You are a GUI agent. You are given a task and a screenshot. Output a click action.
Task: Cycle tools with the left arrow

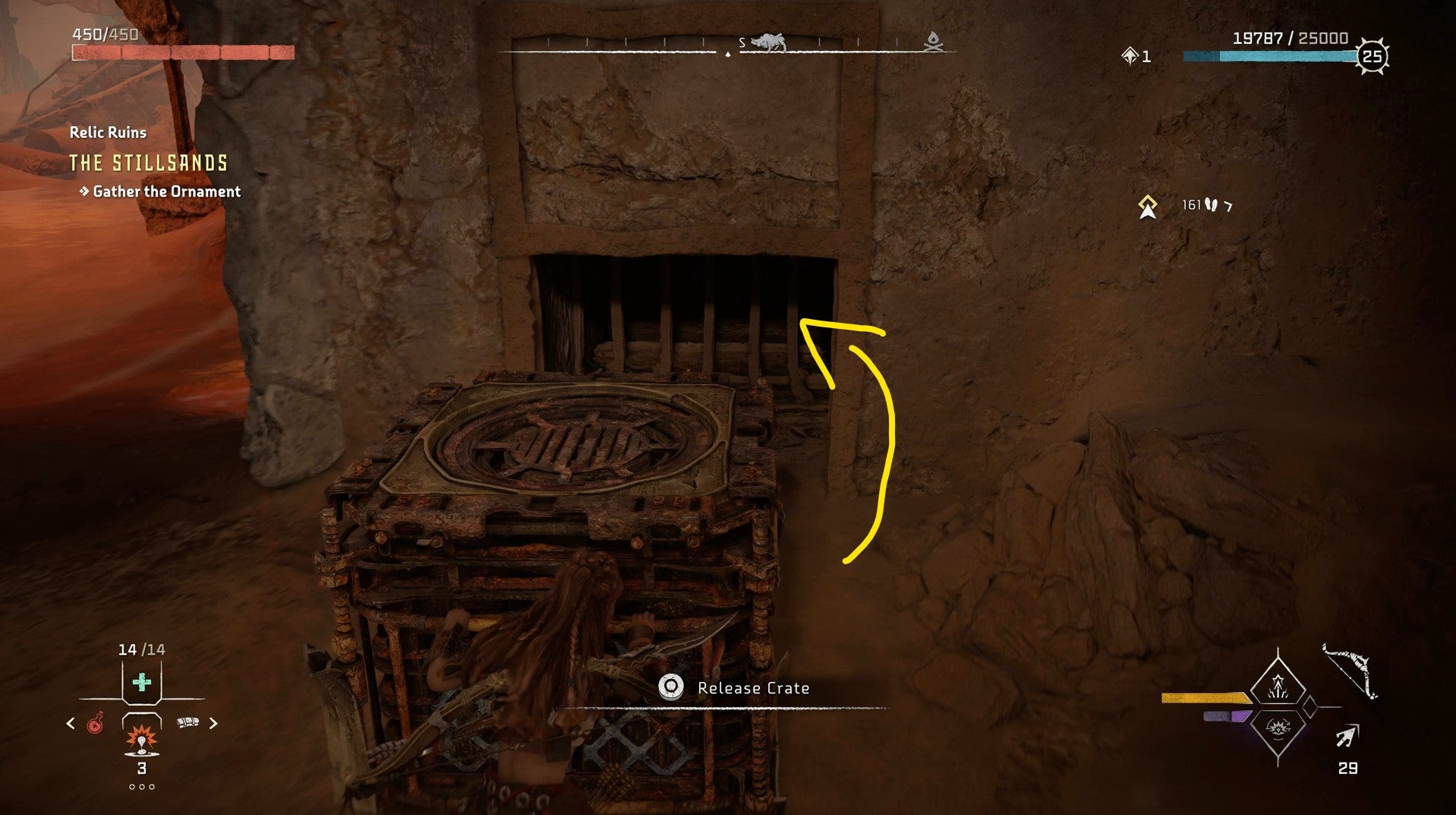tap(71, 724)
